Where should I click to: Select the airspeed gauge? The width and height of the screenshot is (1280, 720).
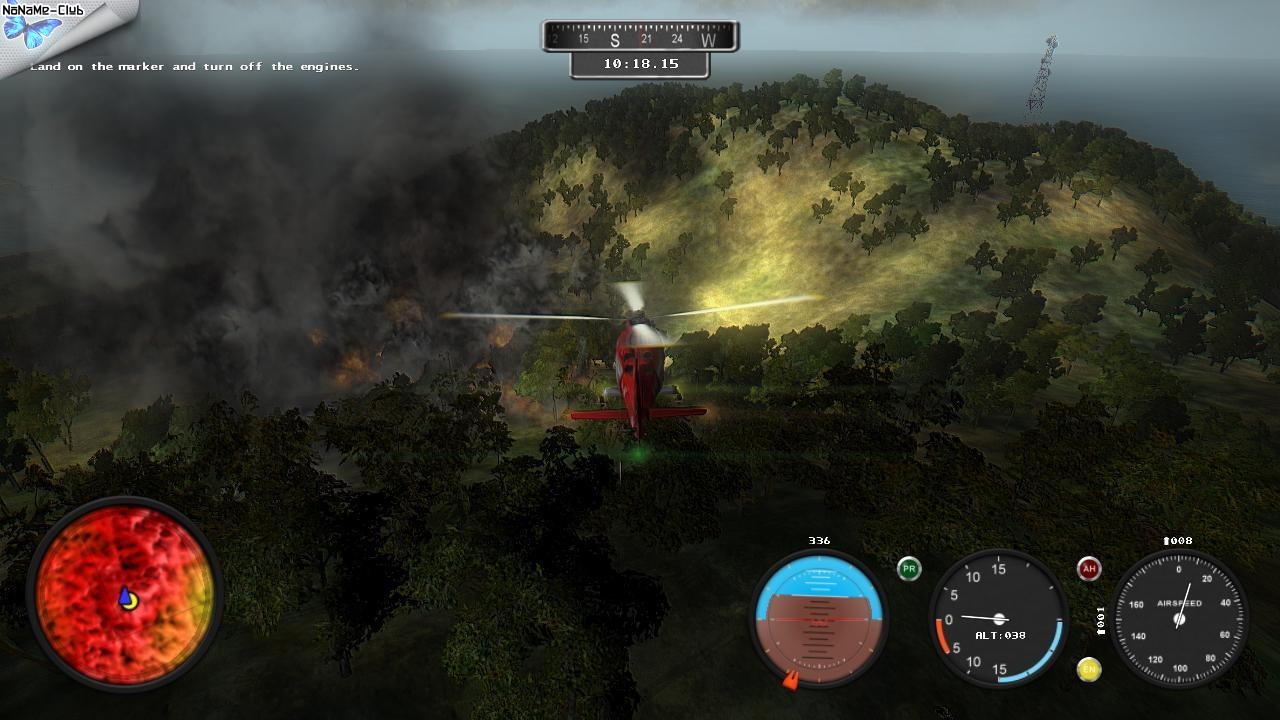coord(1179,617)
